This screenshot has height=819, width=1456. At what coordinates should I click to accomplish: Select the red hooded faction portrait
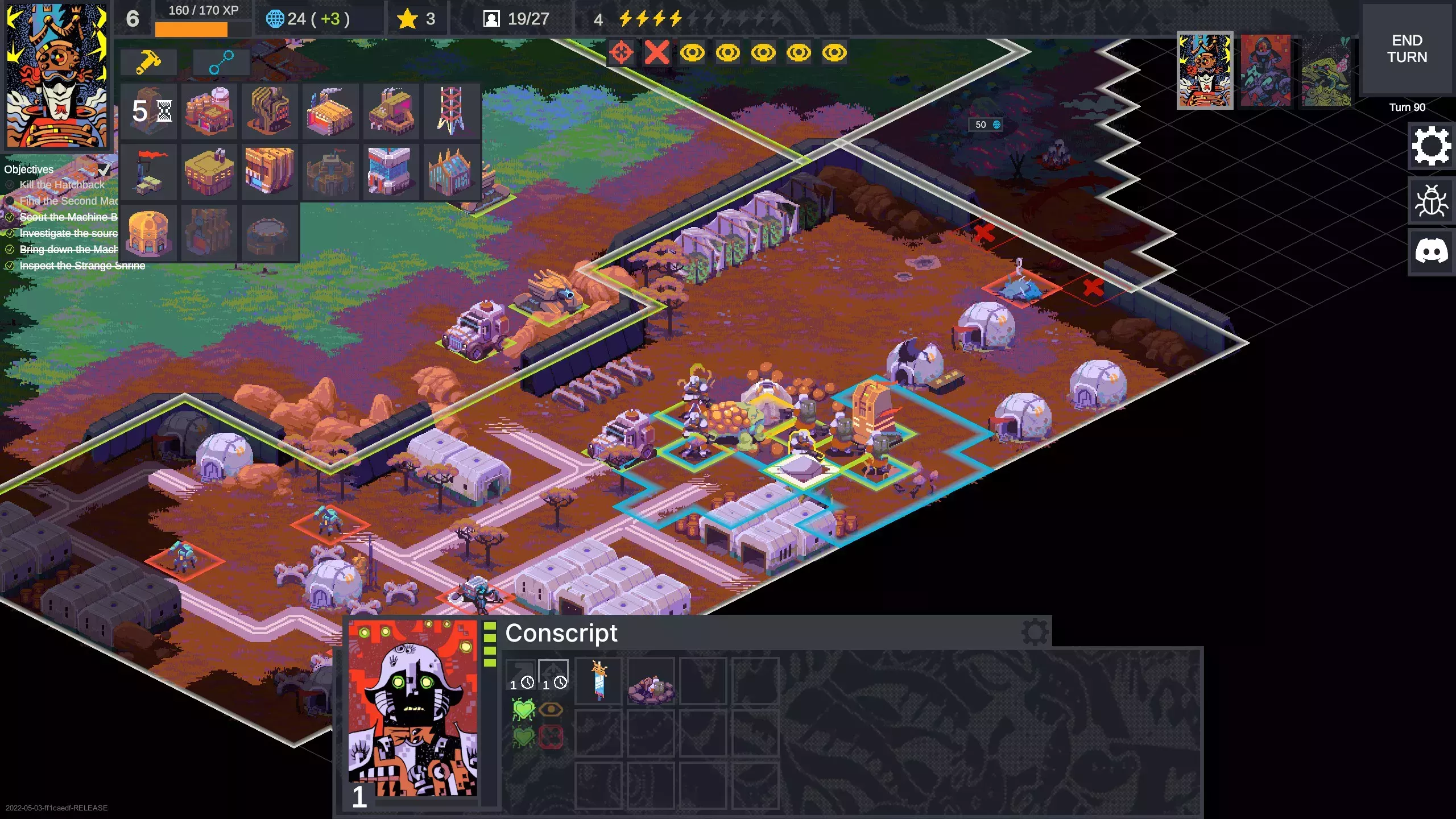point(1265,71)
